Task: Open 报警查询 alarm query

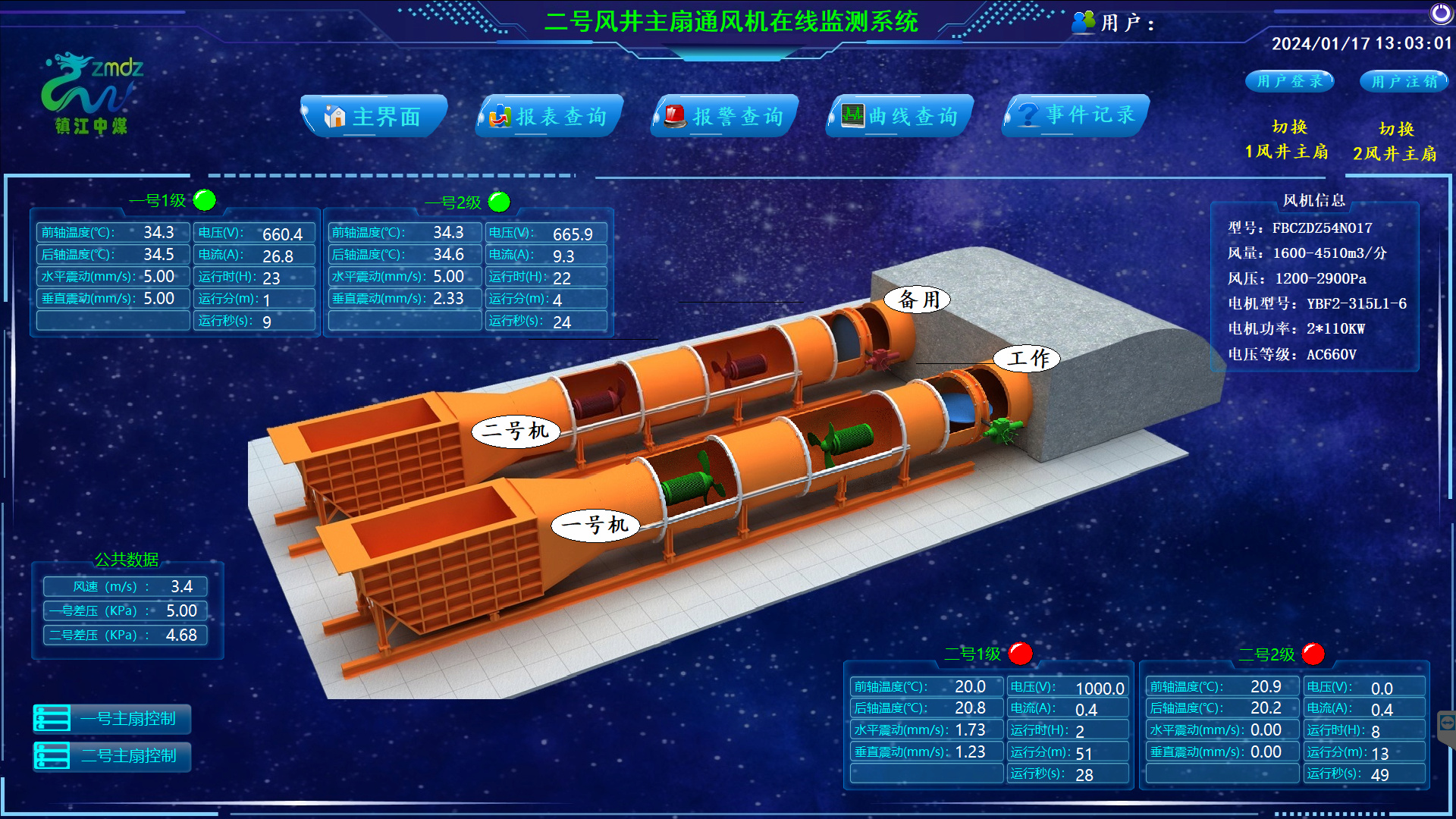Action: 725,117
